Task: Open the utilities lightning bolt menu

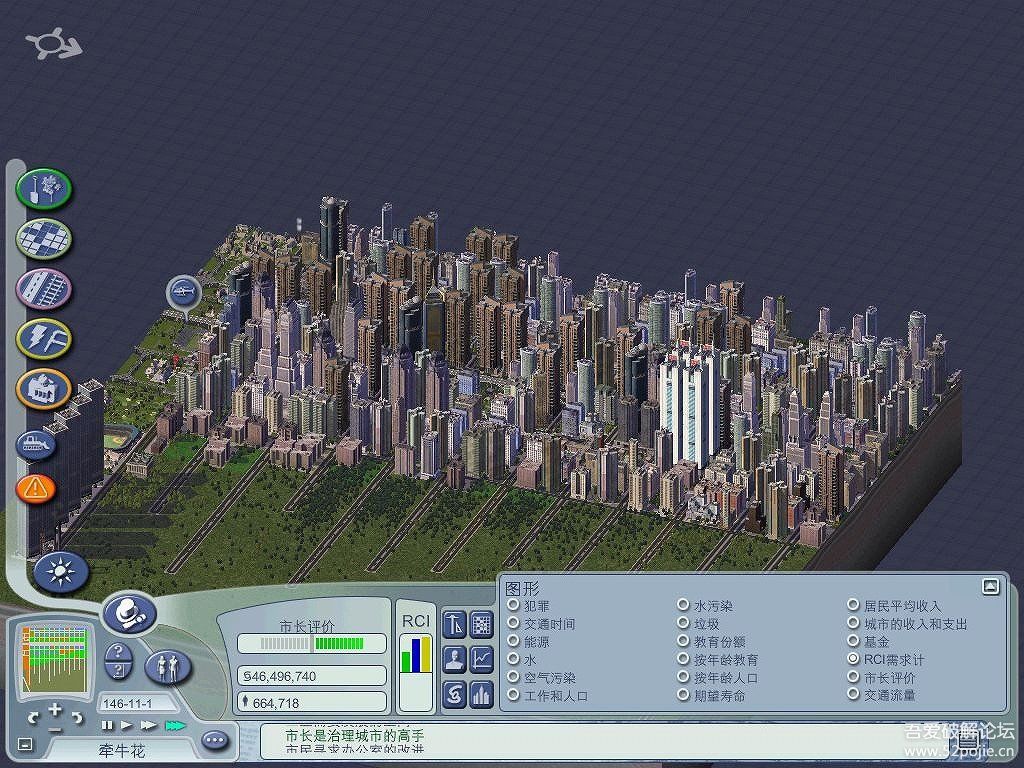Action: click(44, 338)
